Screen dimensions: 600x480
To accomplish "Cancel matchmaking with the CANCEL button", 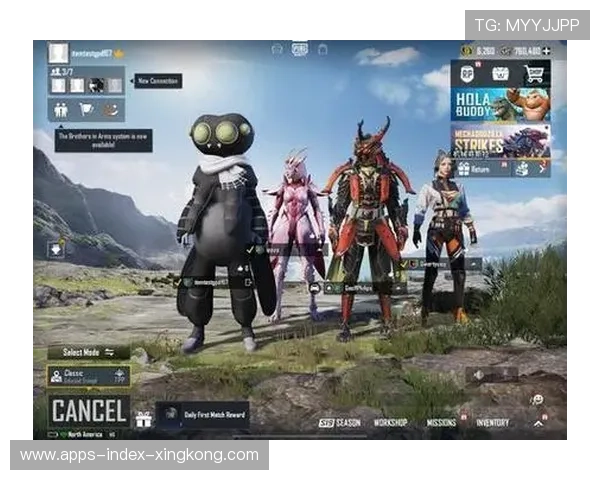I will [89, 410].
